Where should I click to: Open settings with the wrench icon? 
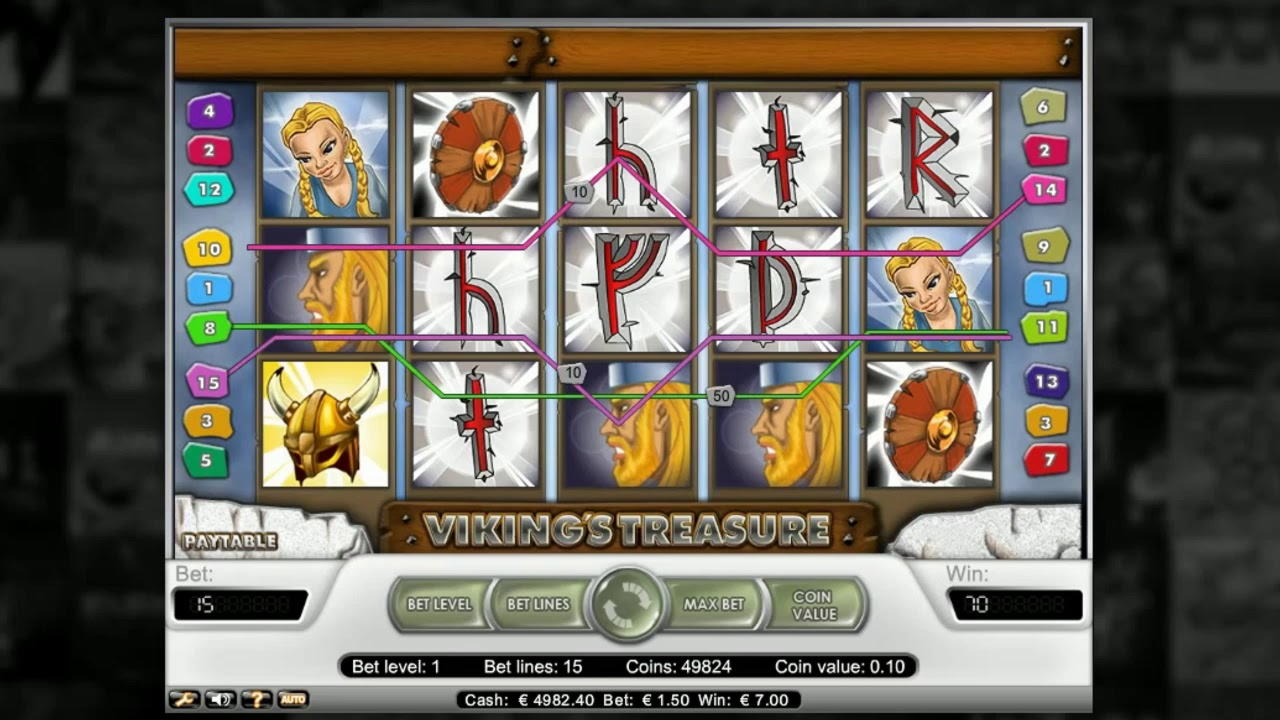pyautogui.click(x=184, y=699)
